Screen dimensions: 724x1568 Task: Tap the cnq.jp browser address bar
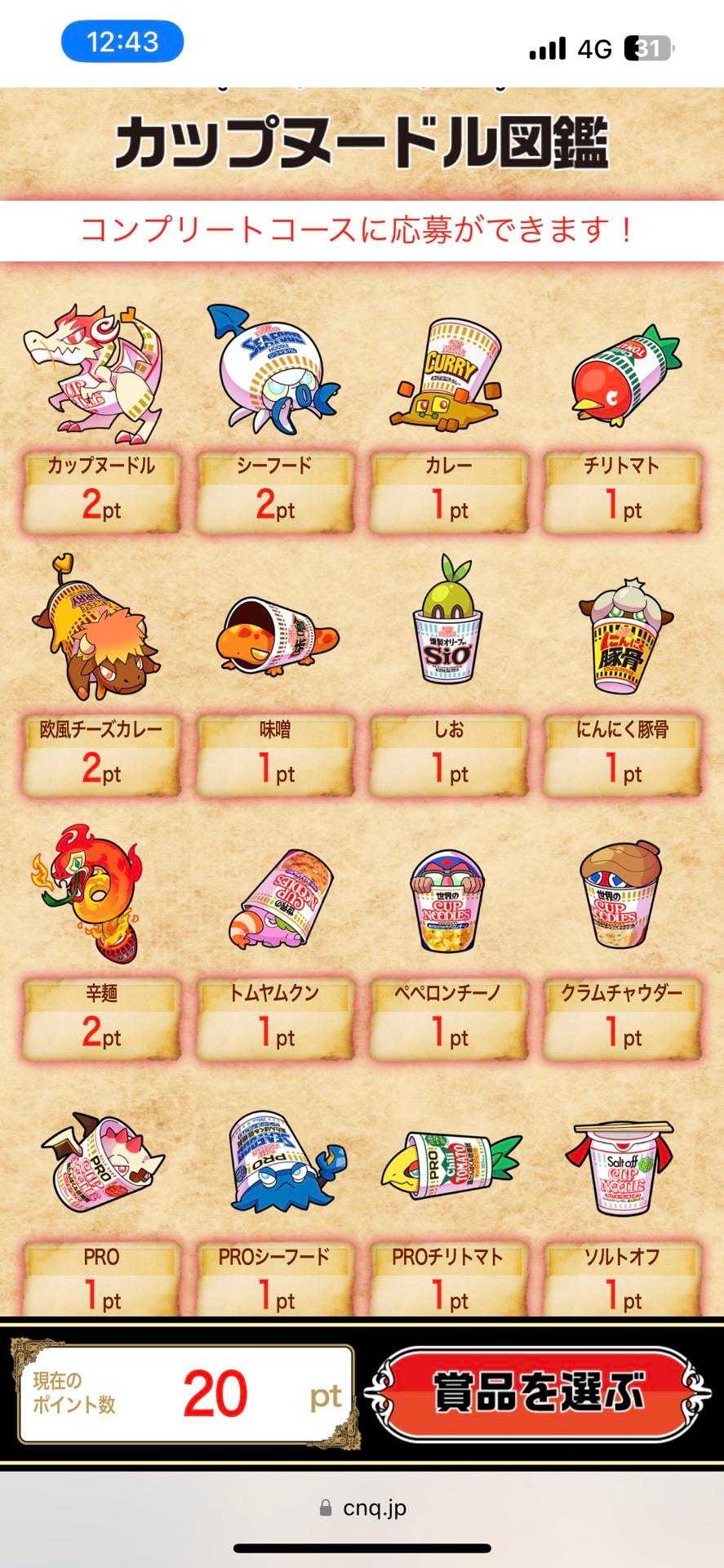(362, 1508)
